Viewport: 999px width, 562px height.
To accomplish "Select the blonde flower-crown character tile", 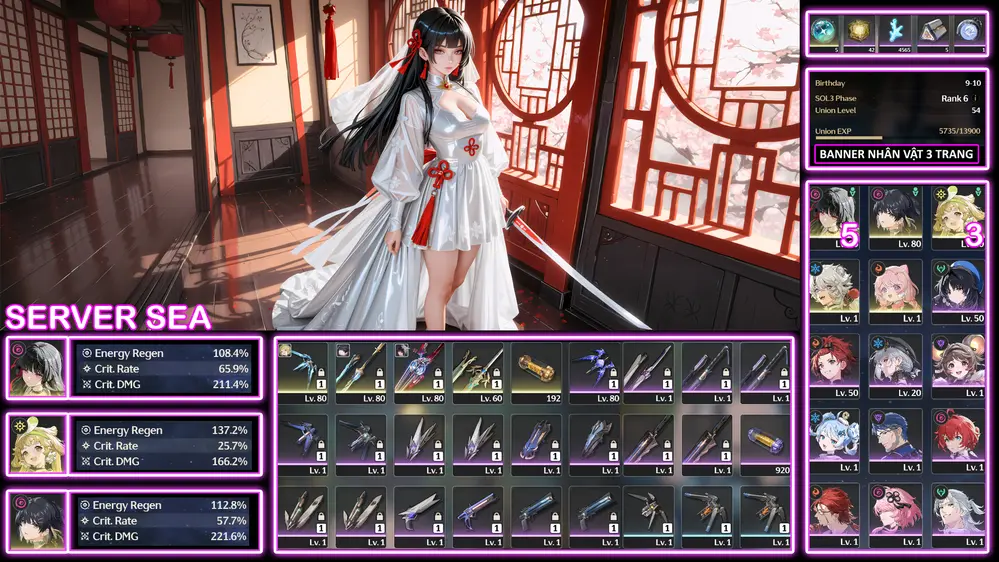I will click(958, 212).
